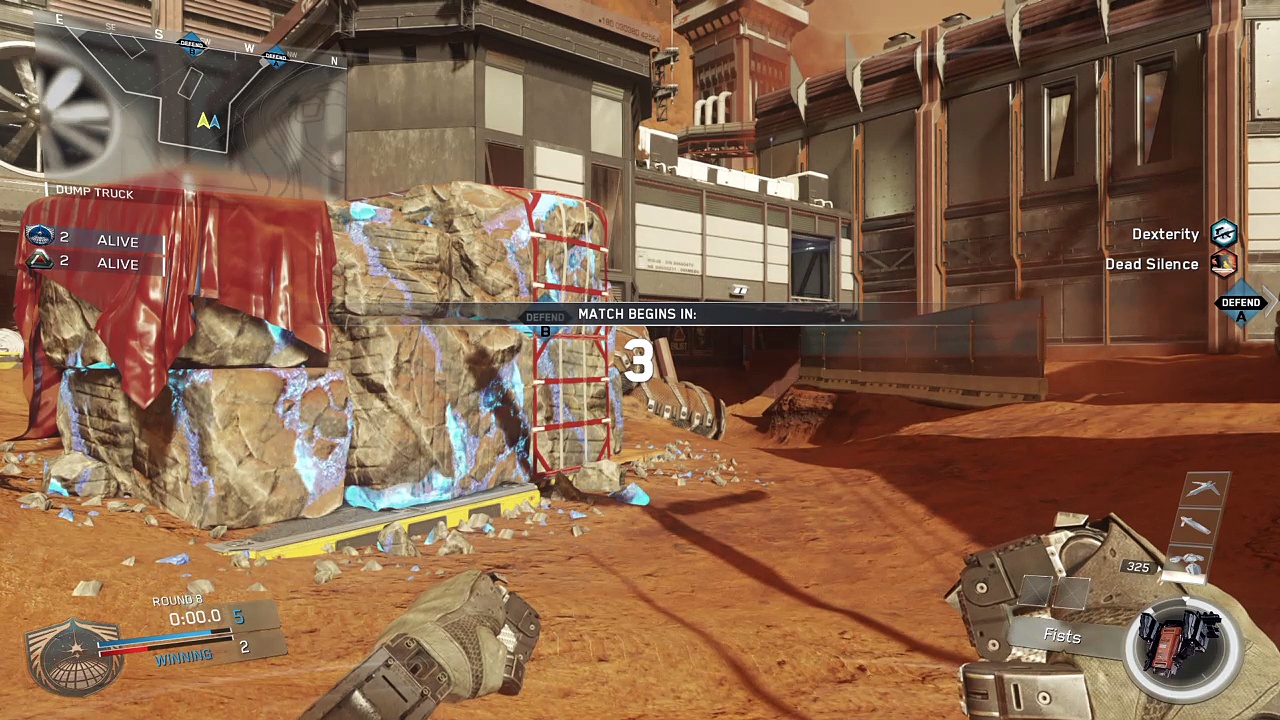This screenshot has width=1280, height=720.
Task: Click the green triangle team emblem
Action: pyautogui.click(x=40, y=261)
